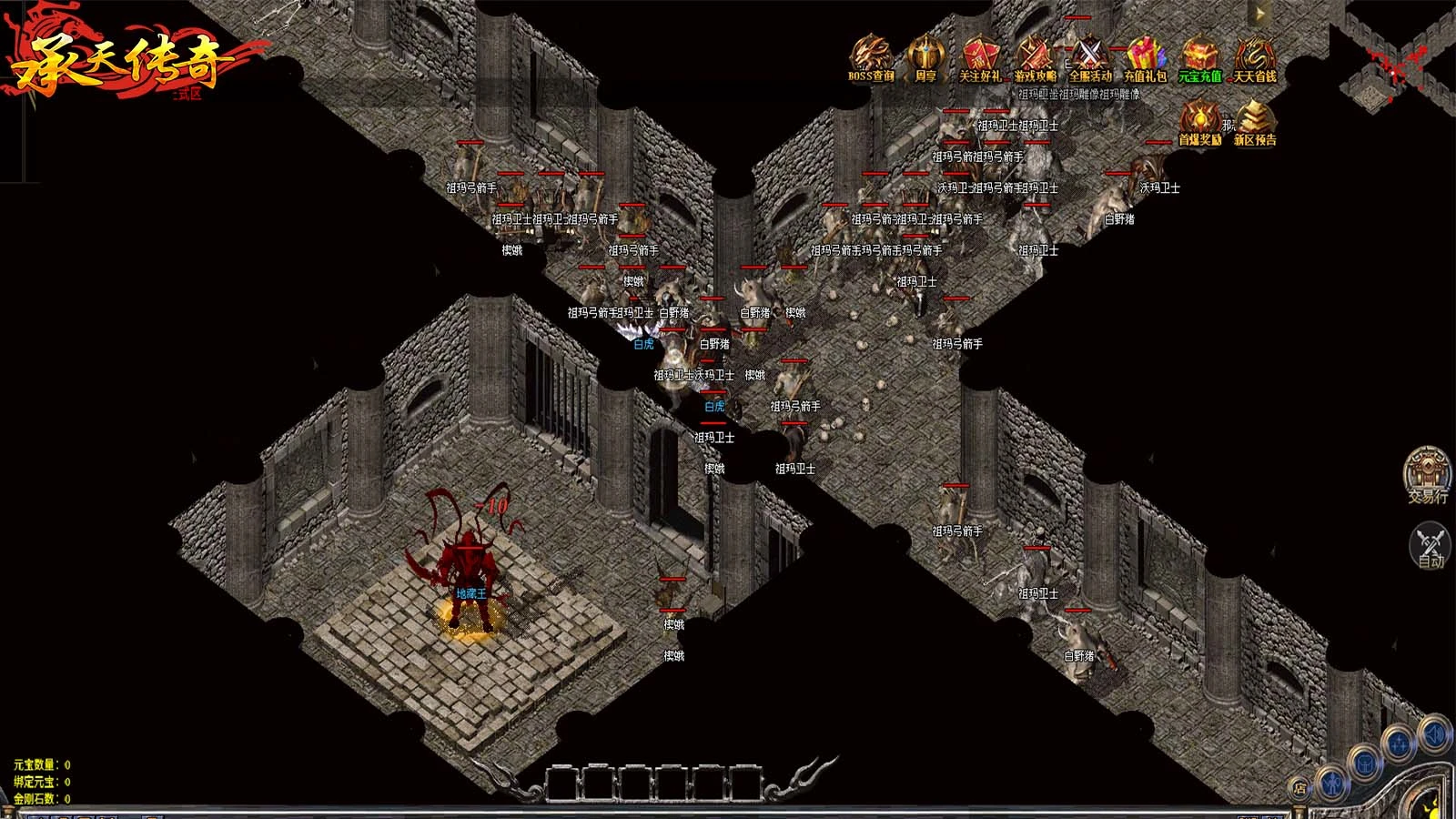Open 元宝充值 treasure chest recharge

[1200, 58]
